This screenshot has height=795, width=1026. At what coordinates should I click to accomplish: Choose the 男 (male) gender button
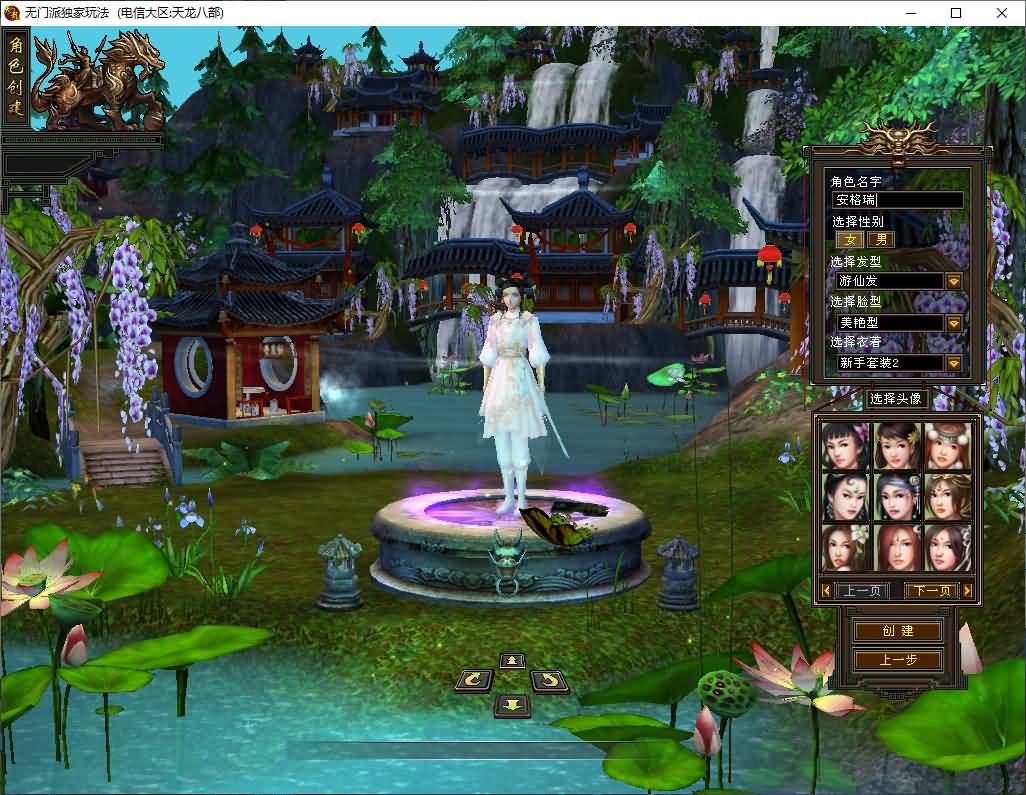(880, 240)
